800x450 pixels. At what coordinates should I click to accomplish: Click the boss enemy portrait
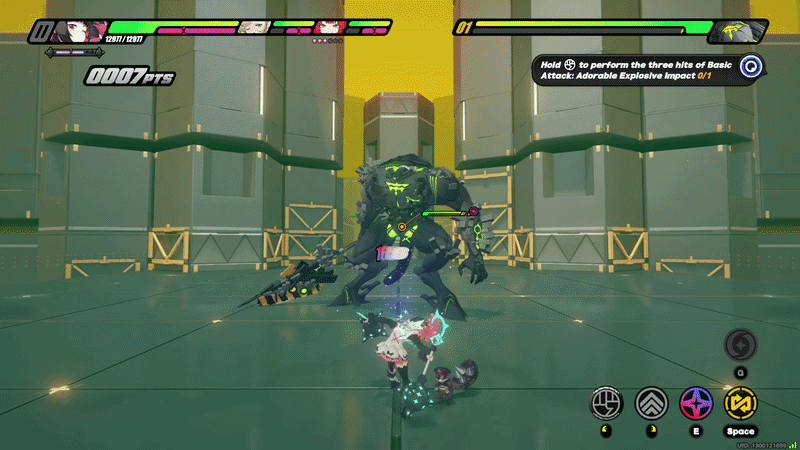pyautogui.click(x=738, y=31)
